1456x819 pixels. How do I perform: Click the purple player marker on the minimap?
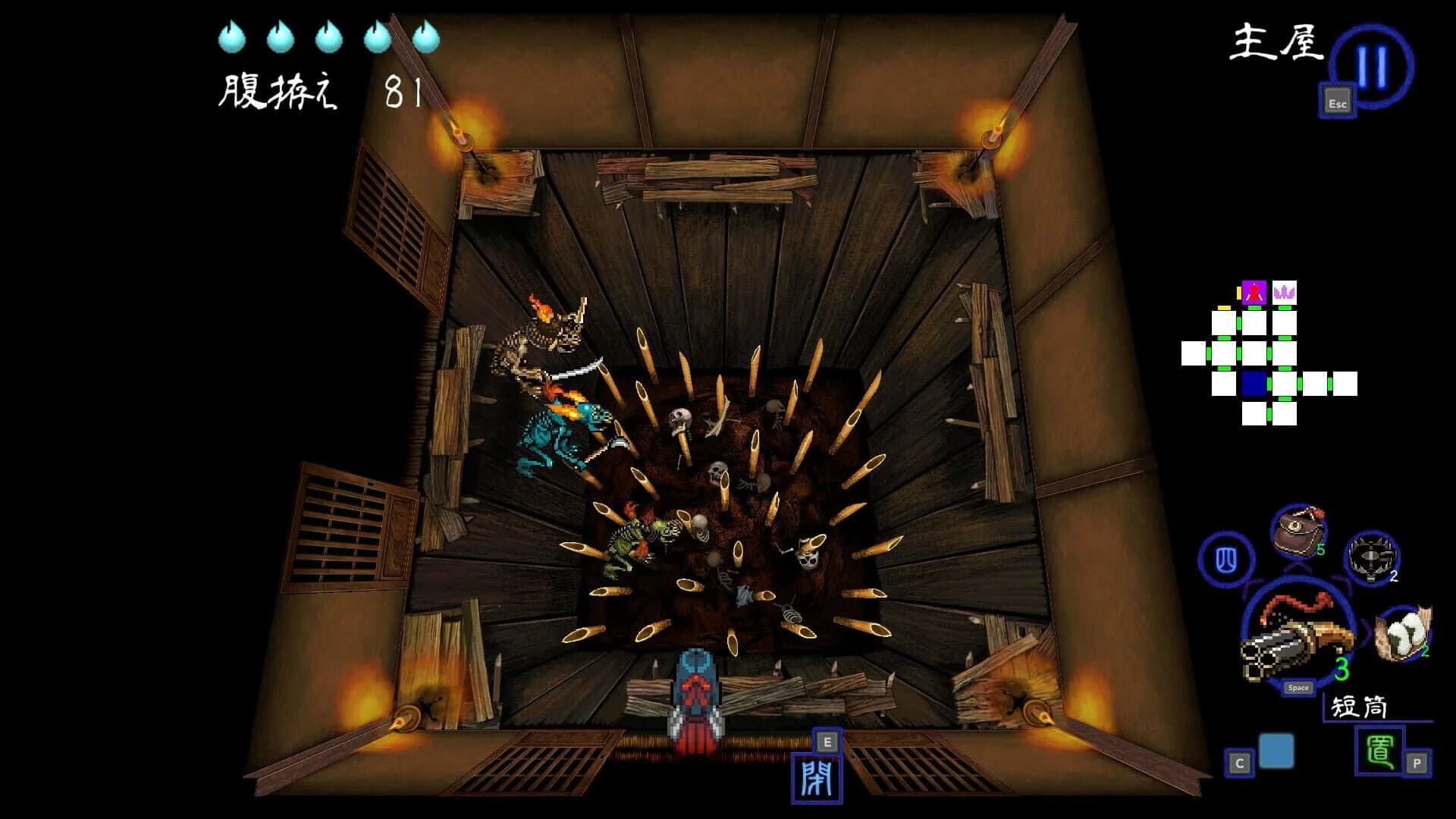click(1254, 292)
